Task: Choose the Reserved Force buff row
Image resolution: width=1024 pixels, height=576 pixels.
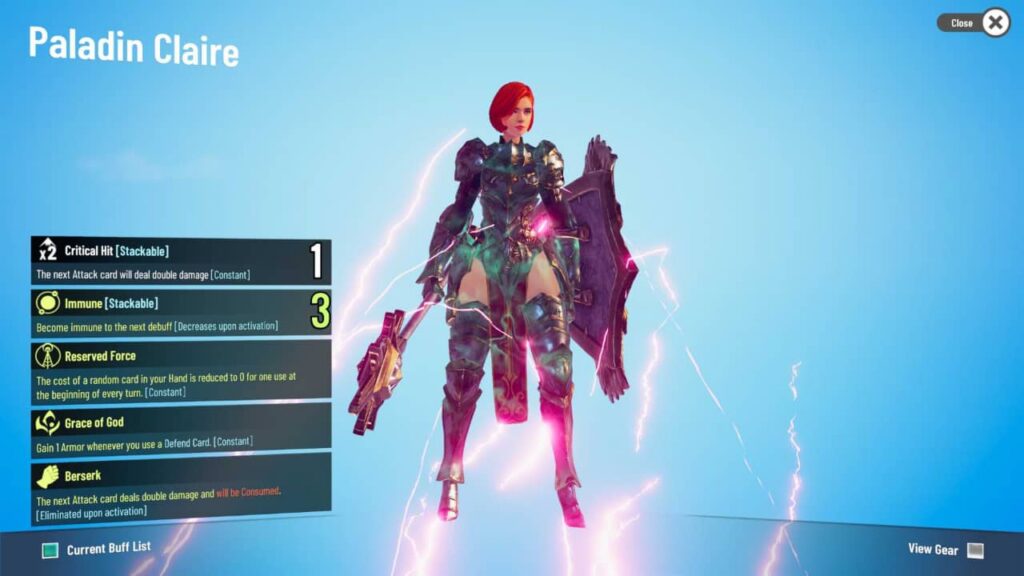Action: (180, 371)
